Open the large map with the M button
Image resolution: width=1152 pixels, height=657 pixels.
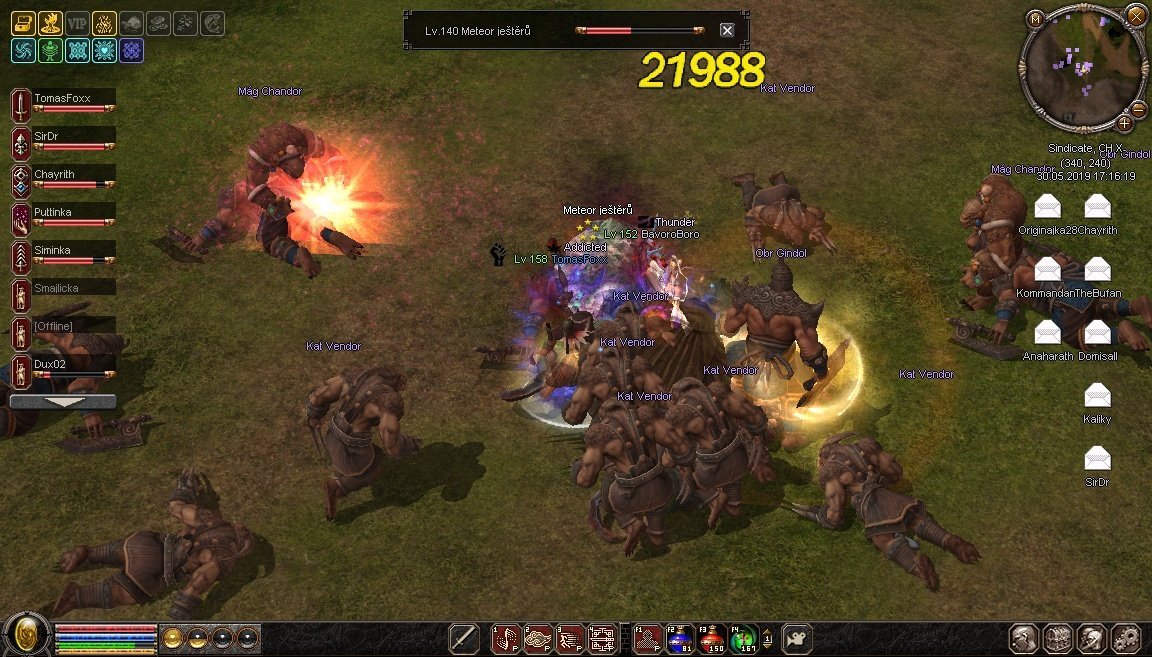pos(1036,18)
